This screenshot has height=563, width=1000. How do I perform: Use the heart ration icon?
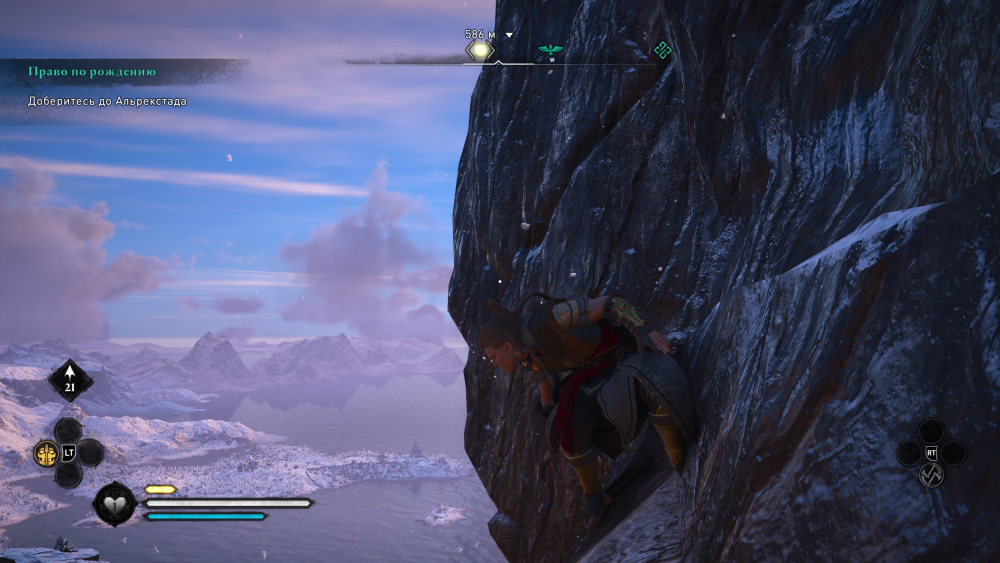click(x=115, y=504)
